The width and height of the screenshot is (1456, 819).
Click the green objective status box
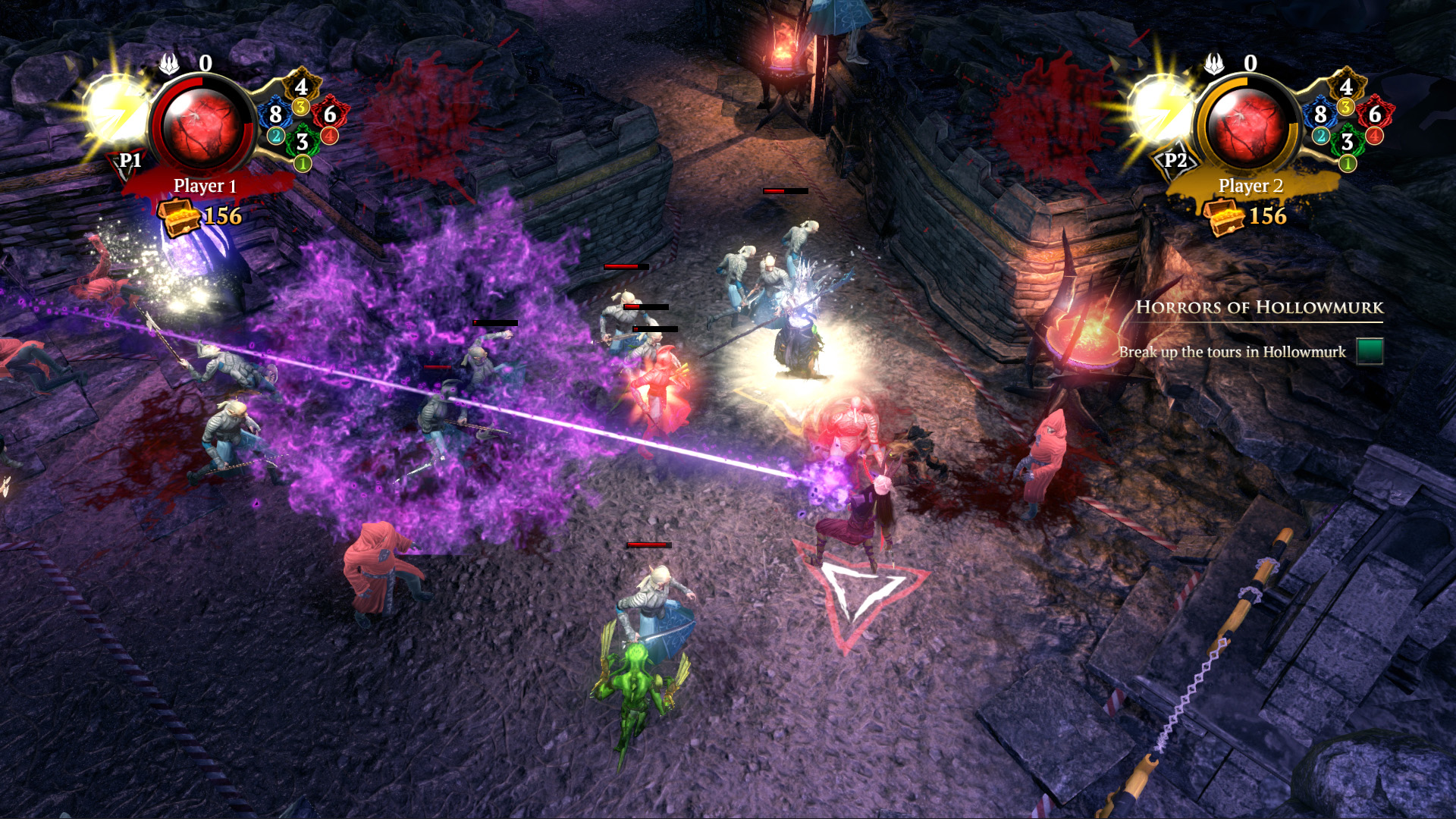tap(1370, 351)
